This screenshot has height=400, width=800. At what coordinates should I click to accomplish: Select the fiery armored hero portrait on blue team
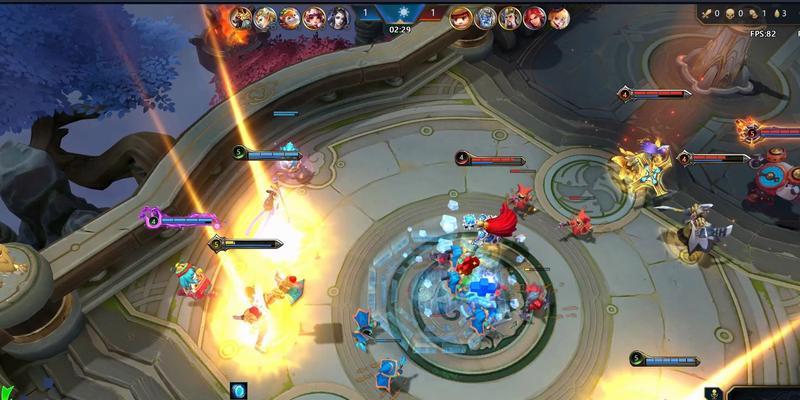[x=240, y=16]
